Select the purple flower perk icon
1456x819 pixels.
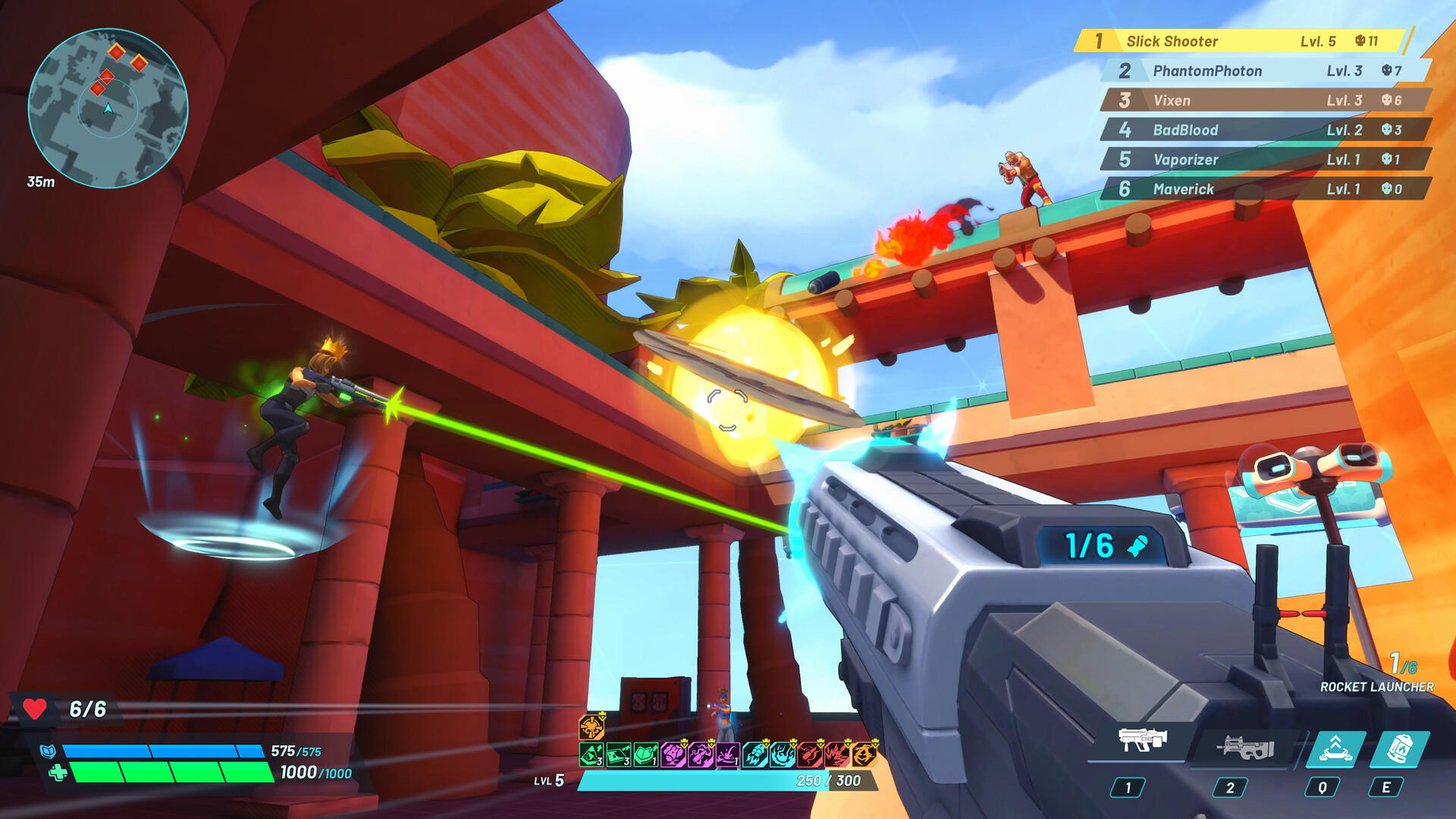point(673,755)
